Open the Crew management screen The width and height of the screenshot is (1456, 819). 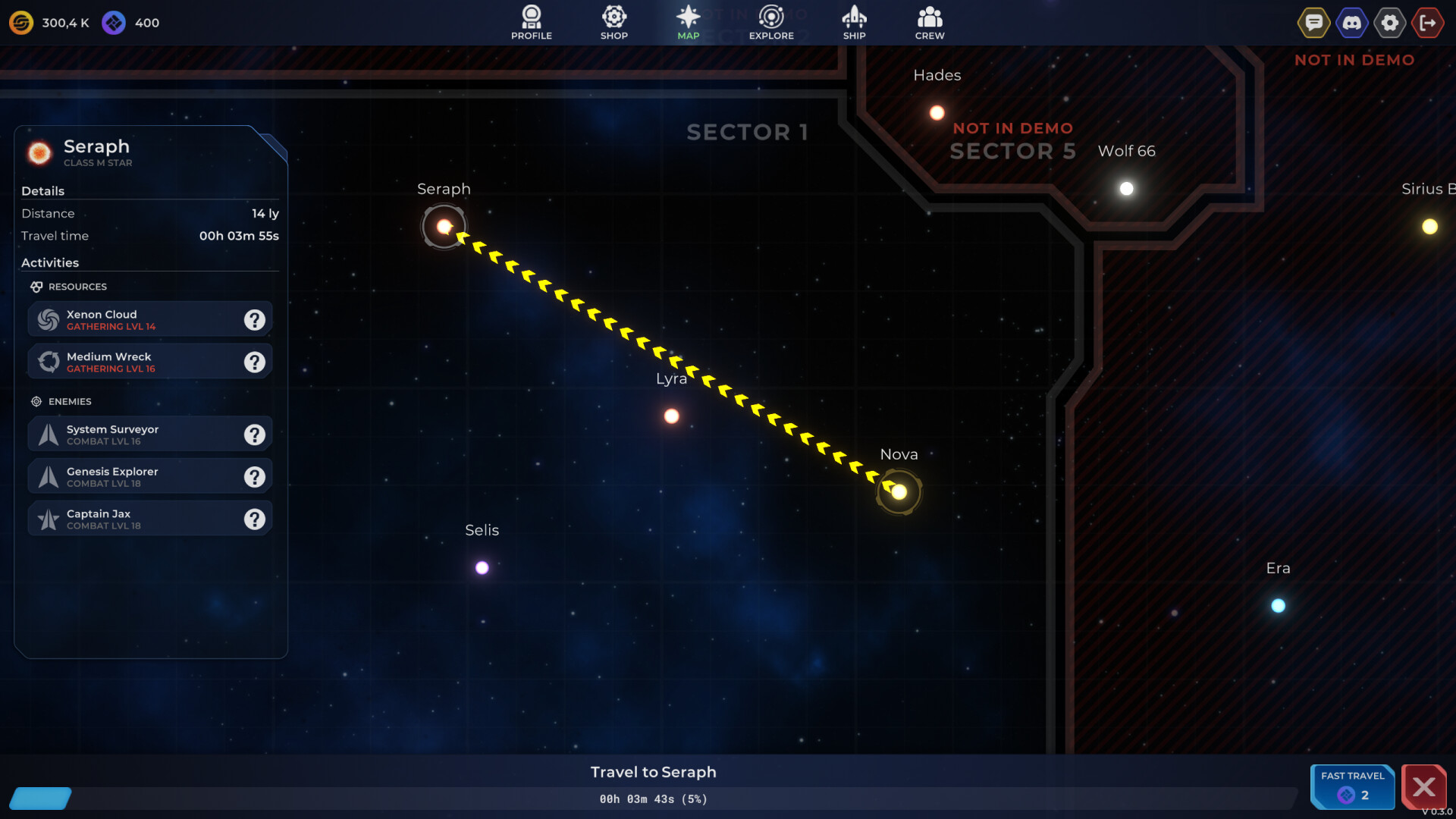929,21
